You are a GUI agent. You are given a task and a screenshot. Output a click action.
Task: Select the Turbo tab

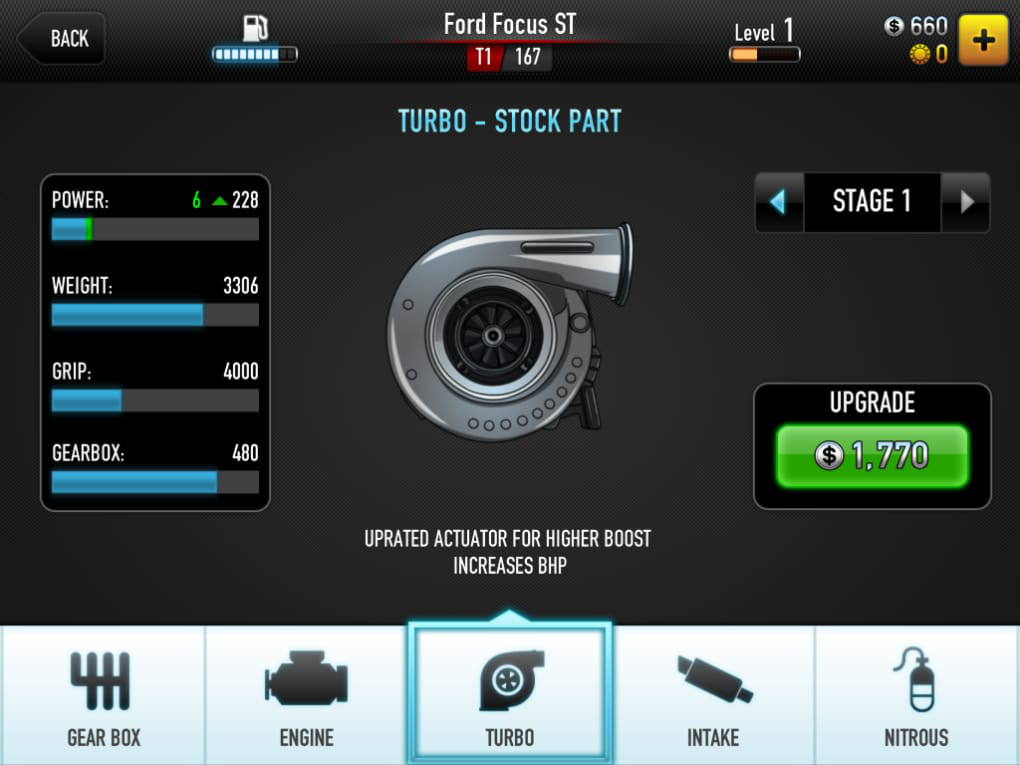click(x=510, y=695)
